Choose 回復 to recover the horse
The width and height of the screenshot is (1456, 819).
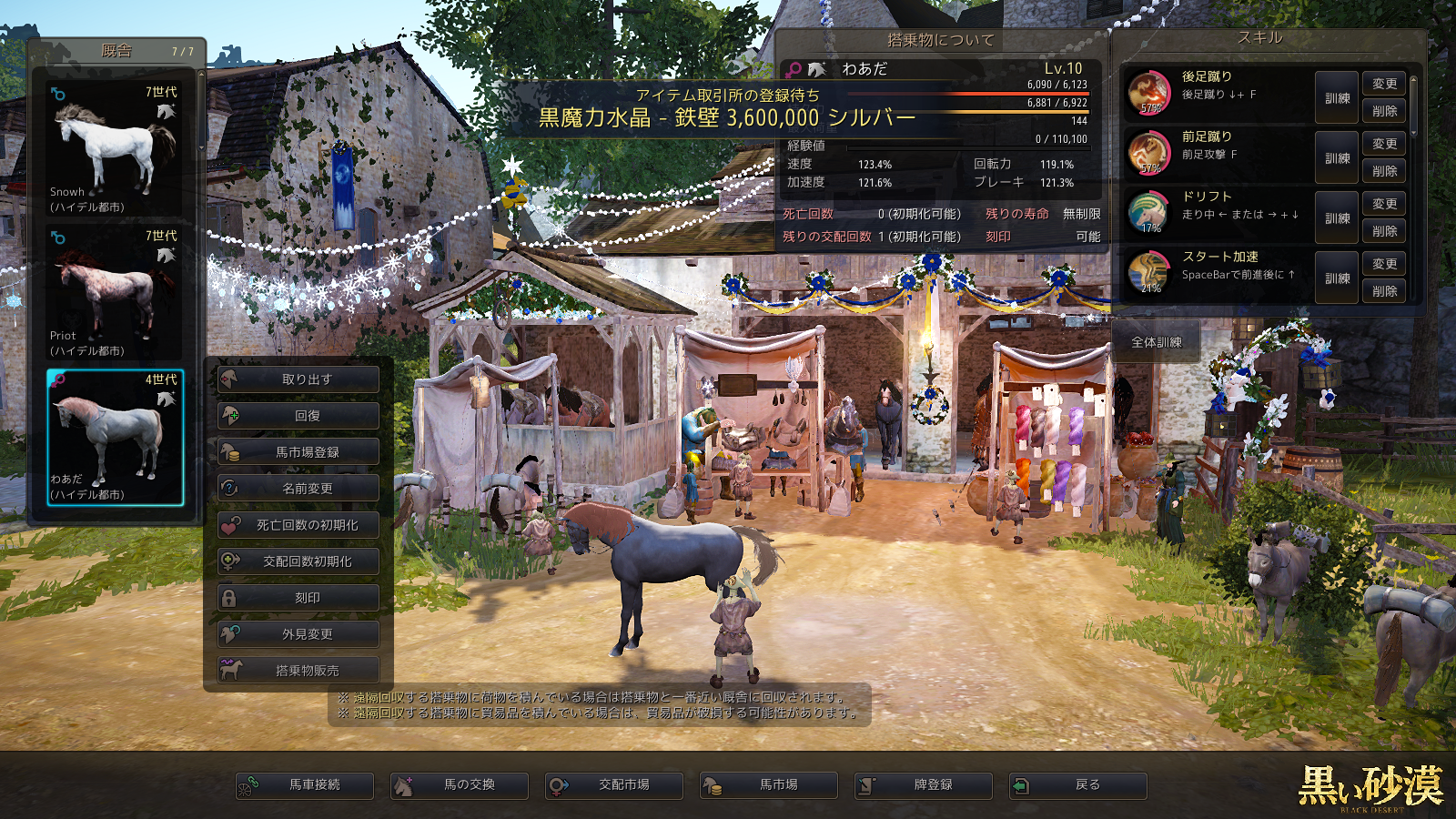coord(298,416)
